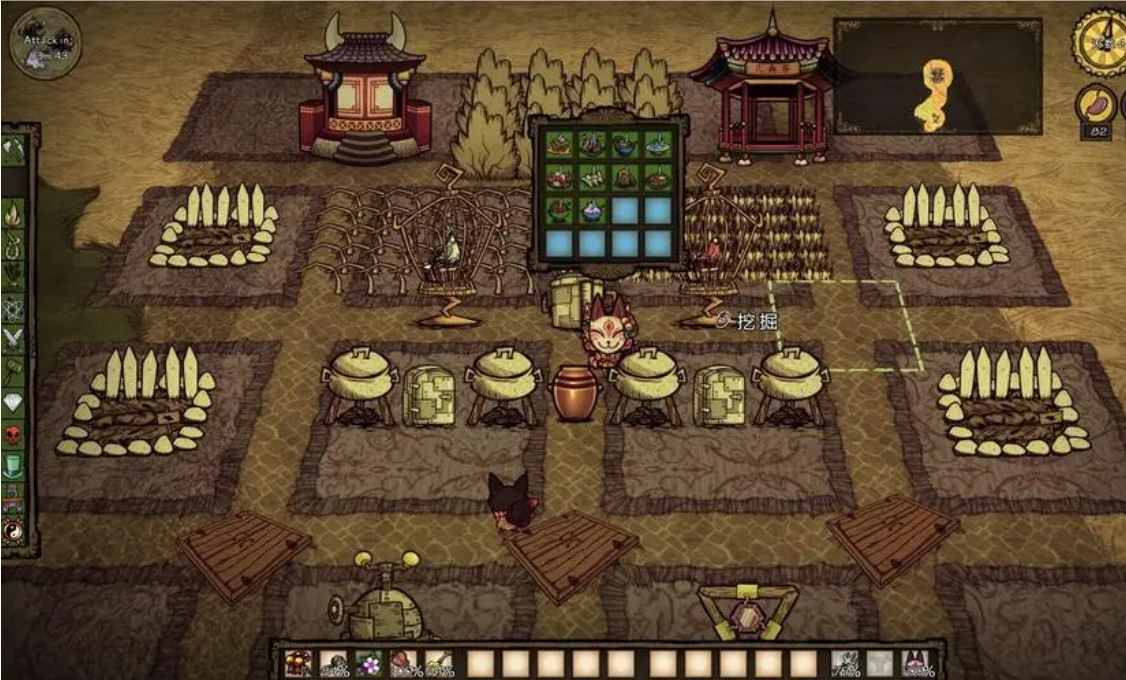The image size is (1126, 680).
Task: Pick the blue bowl dish in the container
Action: pos(624,144)
